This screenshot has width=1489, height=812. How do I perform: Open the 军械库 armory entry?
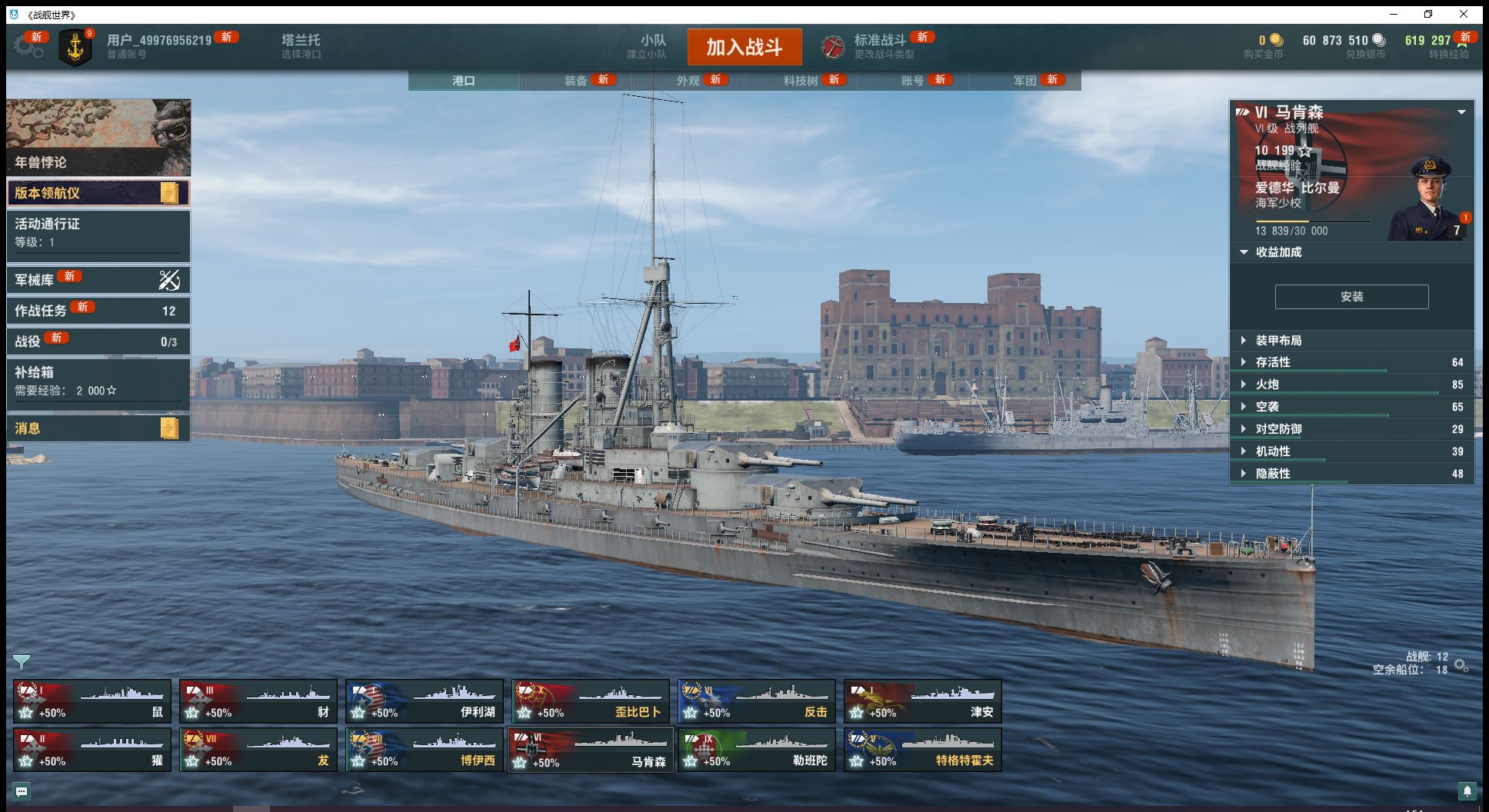[x=98, y=280]
